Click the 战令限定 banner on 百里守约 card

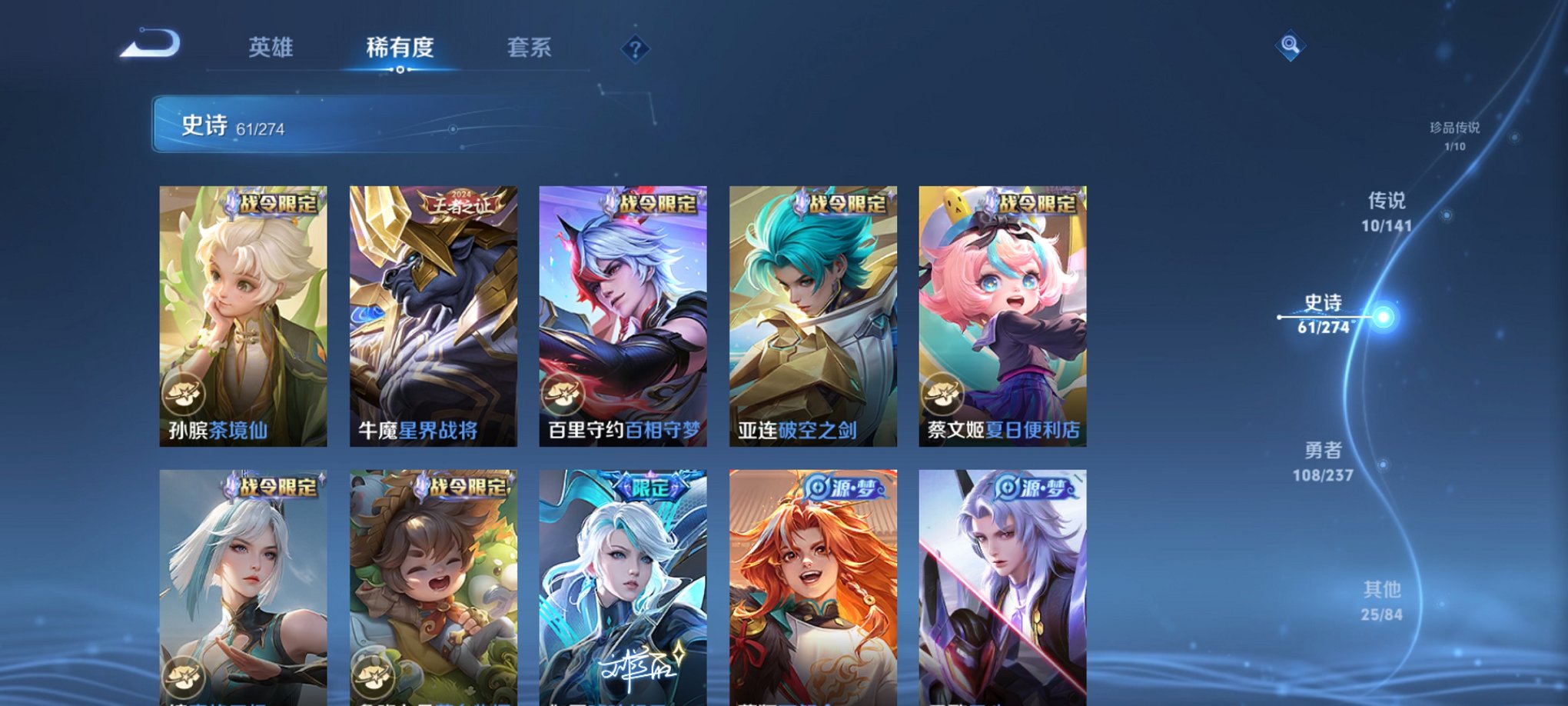(x=658, y=204)
